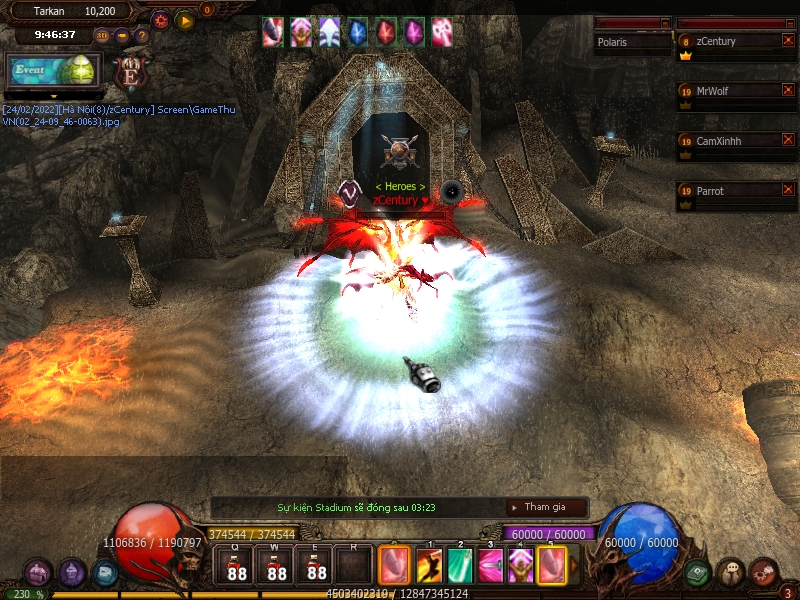800x600 pixels.
Task: Open the question mark help button
Action: 141,36
